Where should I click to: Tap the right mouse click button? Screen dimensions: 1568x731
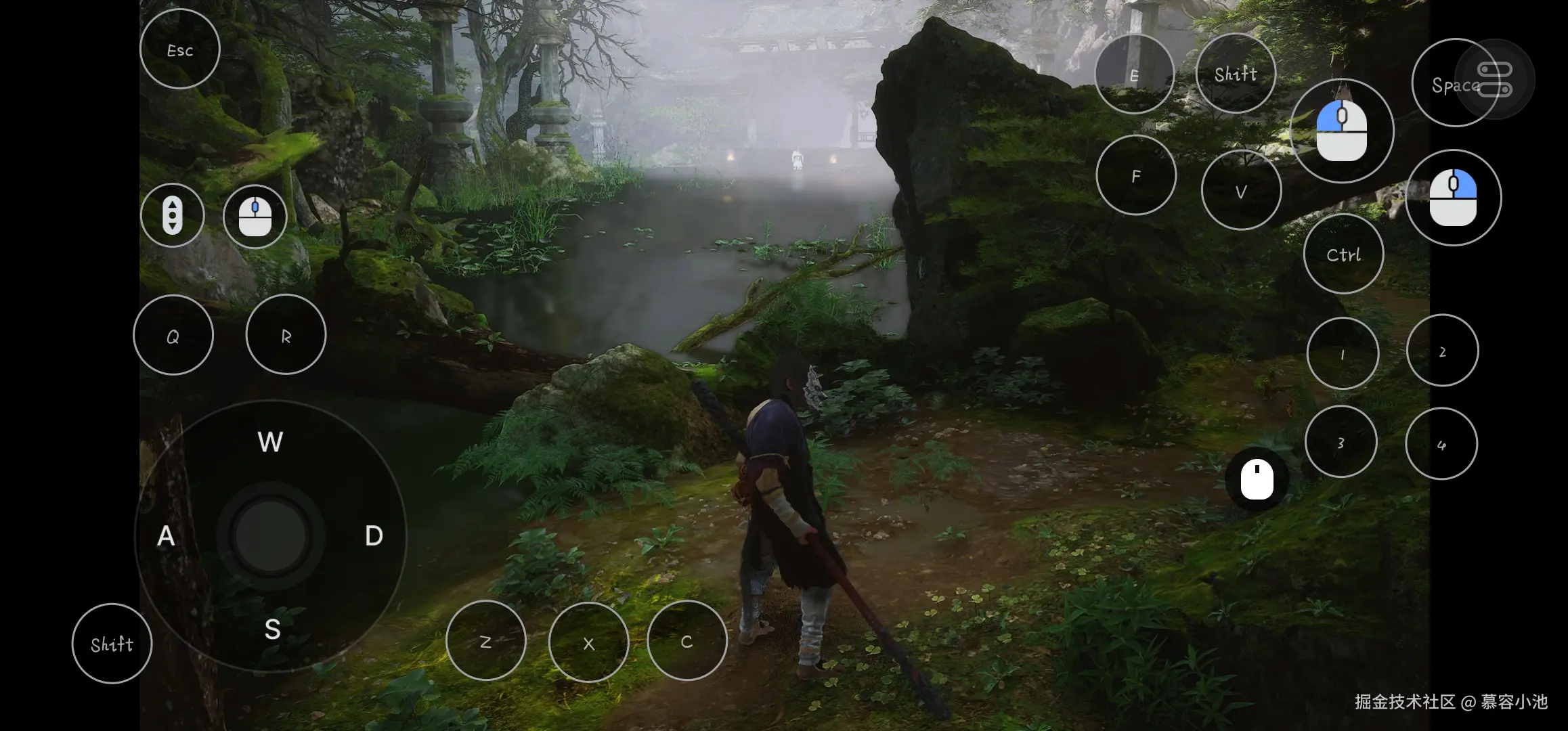1453,198
